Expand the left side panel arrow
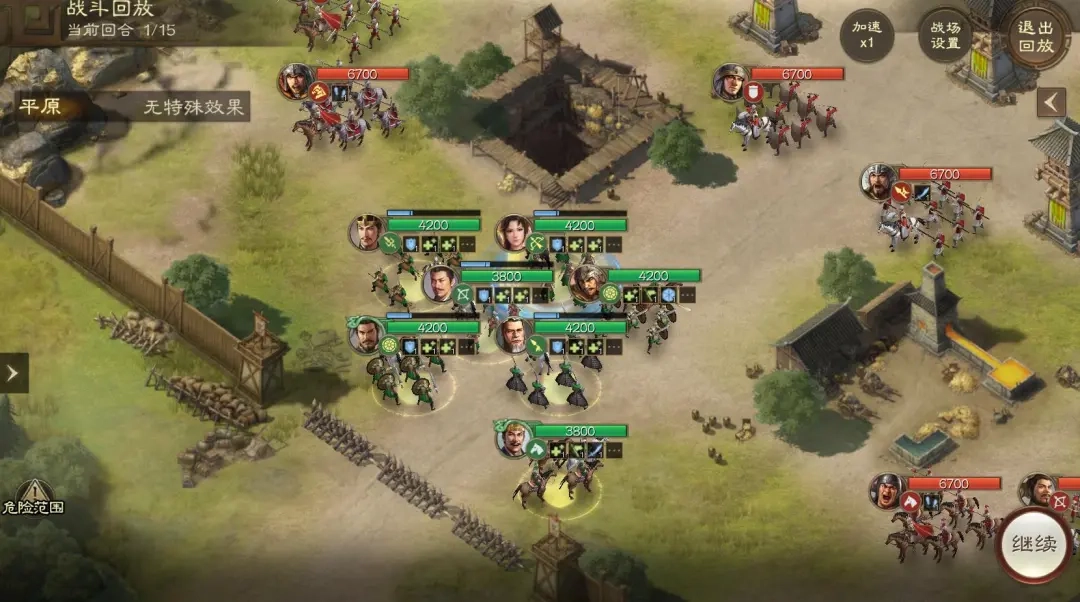 point(13,373)
